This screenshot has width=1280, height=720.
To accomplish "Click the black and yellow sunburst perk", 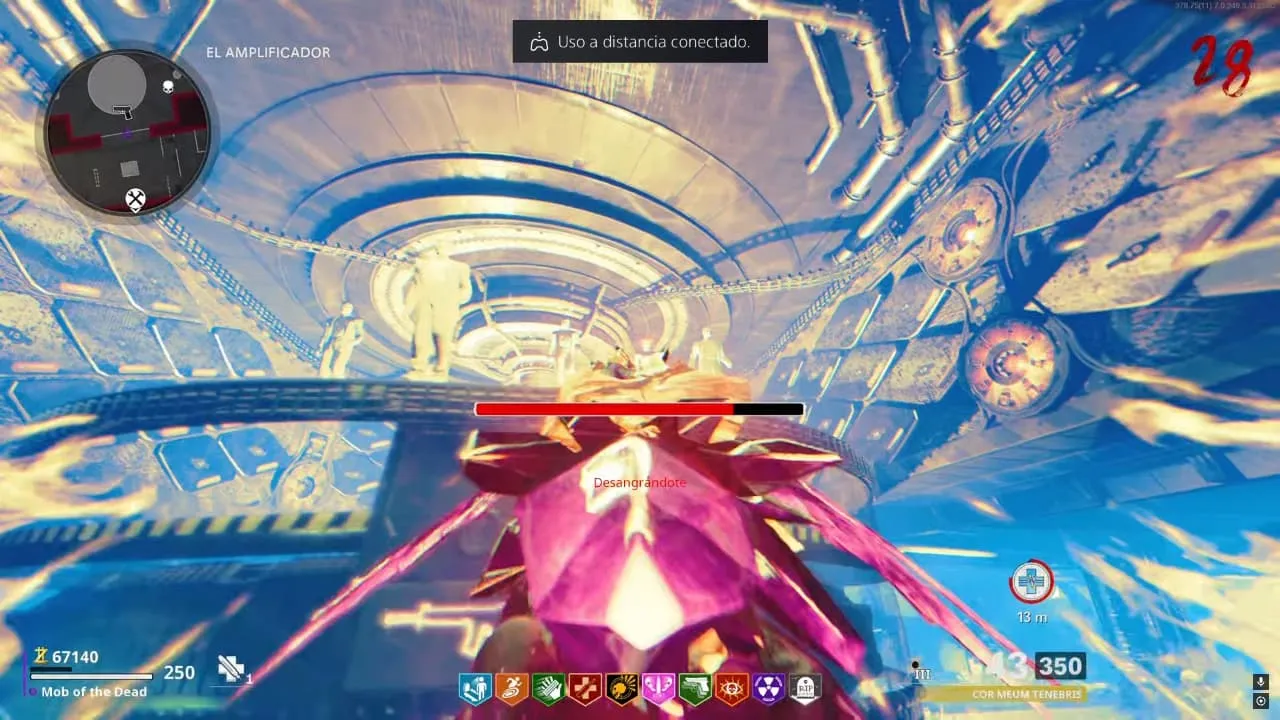I will point(621,689).
